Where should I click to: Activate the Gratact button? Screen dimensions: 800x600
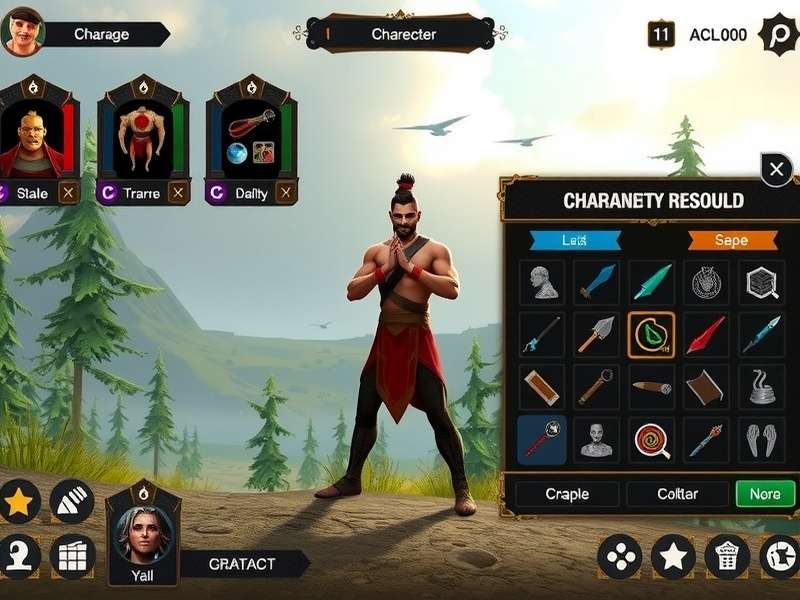pyautogui.click(x=243, y=564)
